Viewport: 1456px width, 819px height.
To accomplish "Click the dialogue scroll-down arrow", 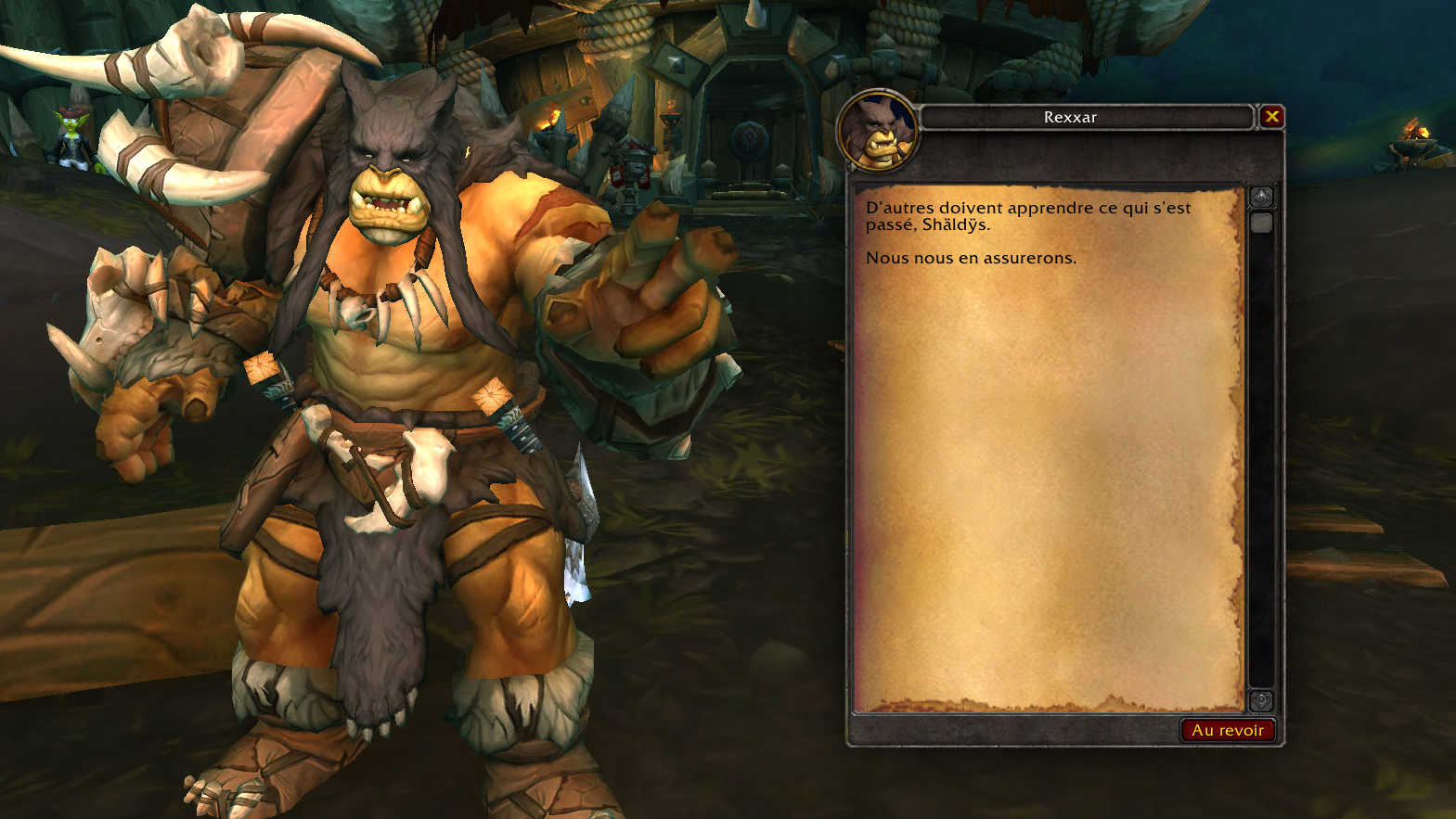I will point(1261,700).
